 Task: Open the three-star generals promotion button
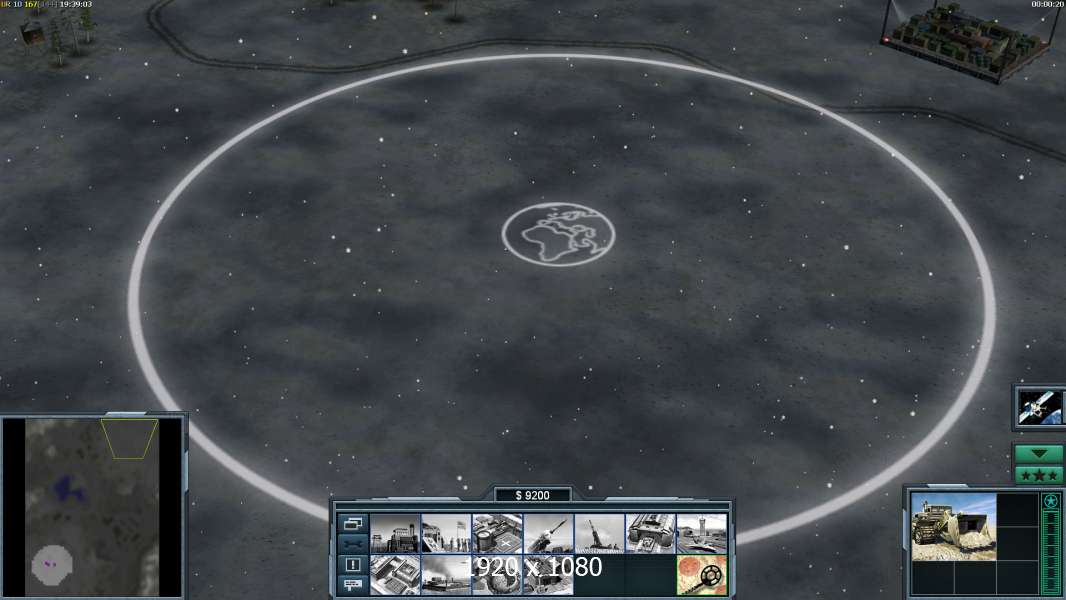[x=1039, y=474]
